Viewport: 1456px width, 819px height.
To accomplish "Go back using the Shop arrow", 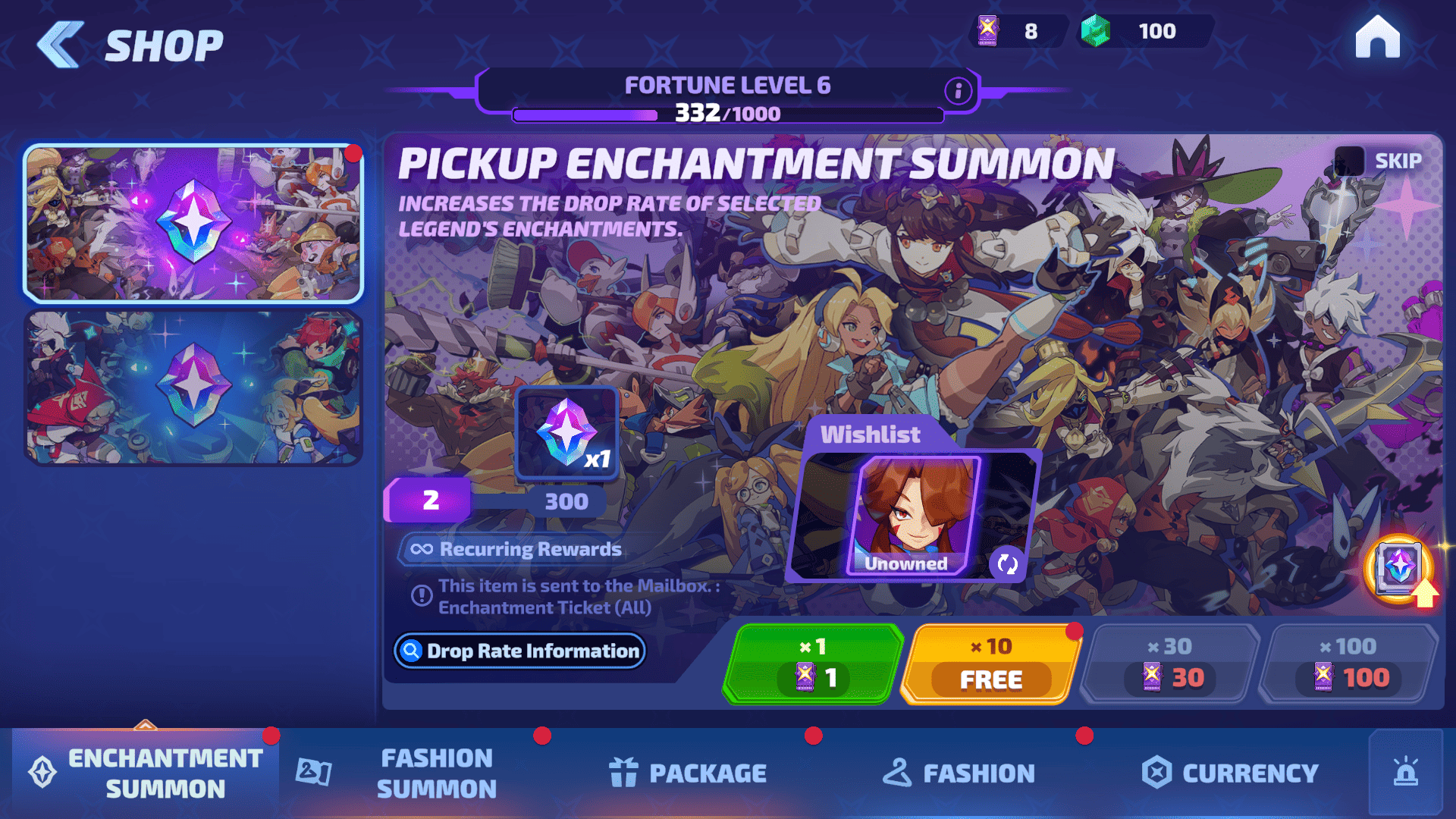I will (61, 45).
